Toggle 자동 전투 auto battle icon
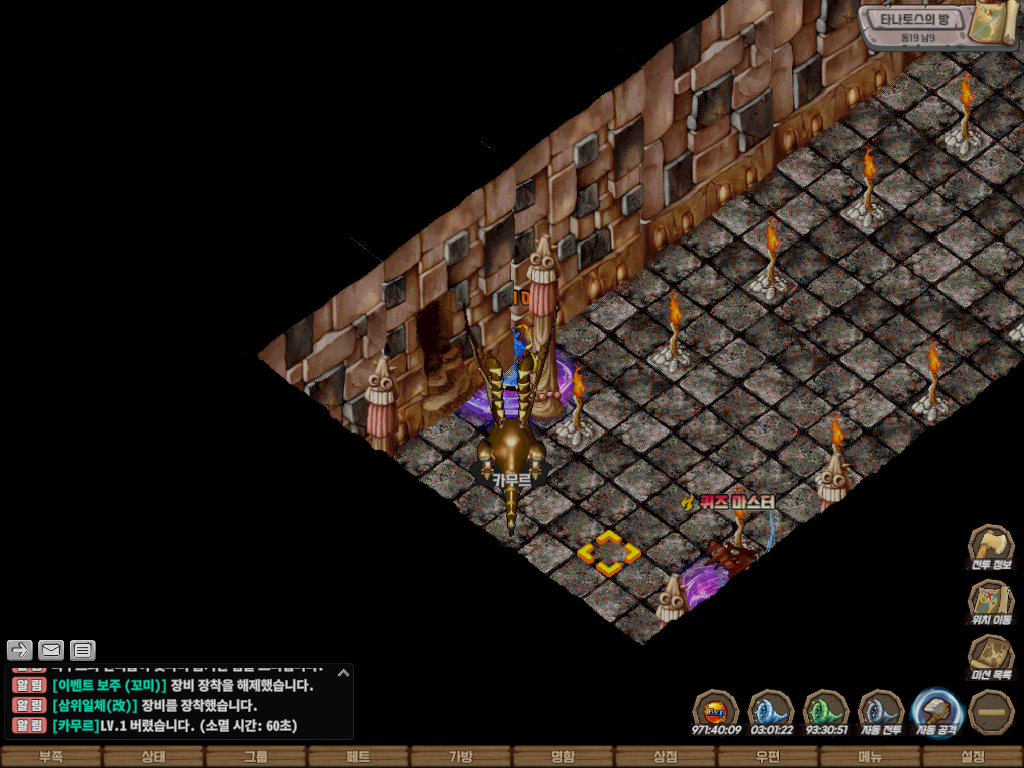 click(x=881, y=711)
